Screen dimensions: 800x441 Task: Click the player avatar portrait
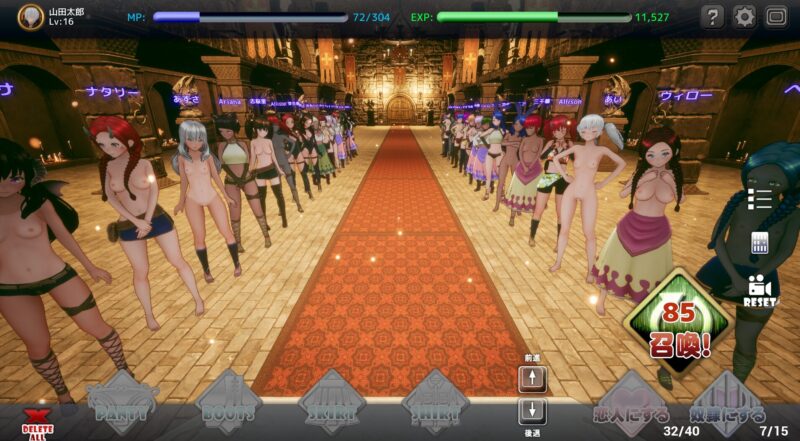pyautogui.click(x=30, y=17)
